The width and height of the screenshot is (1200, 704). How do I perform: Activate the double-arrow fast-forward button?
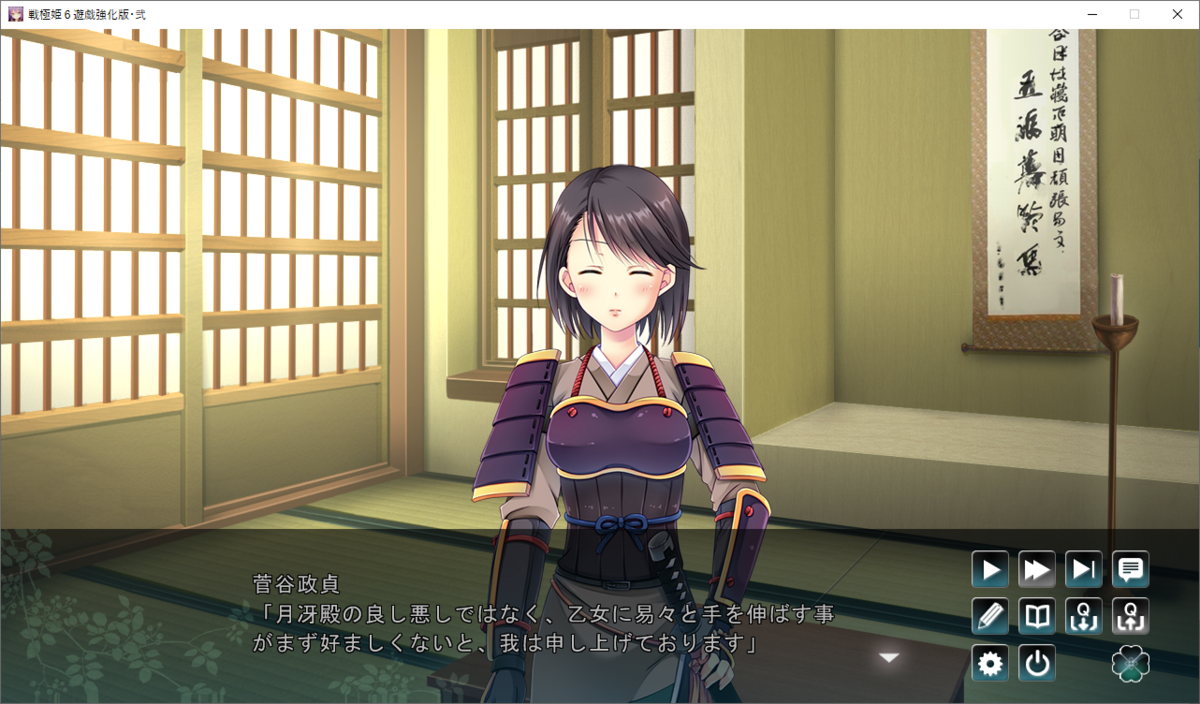(x=1037, y=570)
